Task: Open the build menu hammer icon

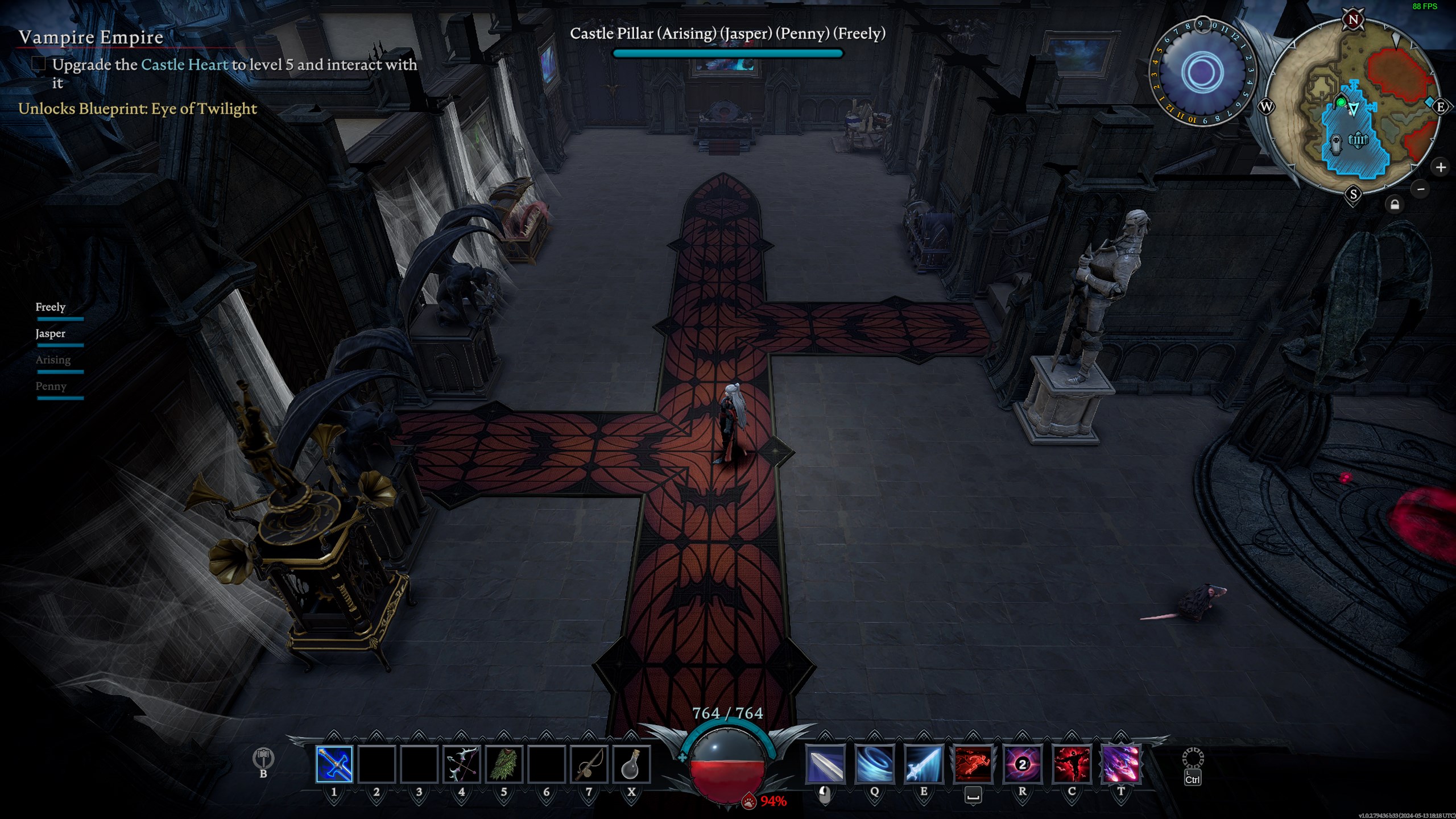Action: (263, 758)
